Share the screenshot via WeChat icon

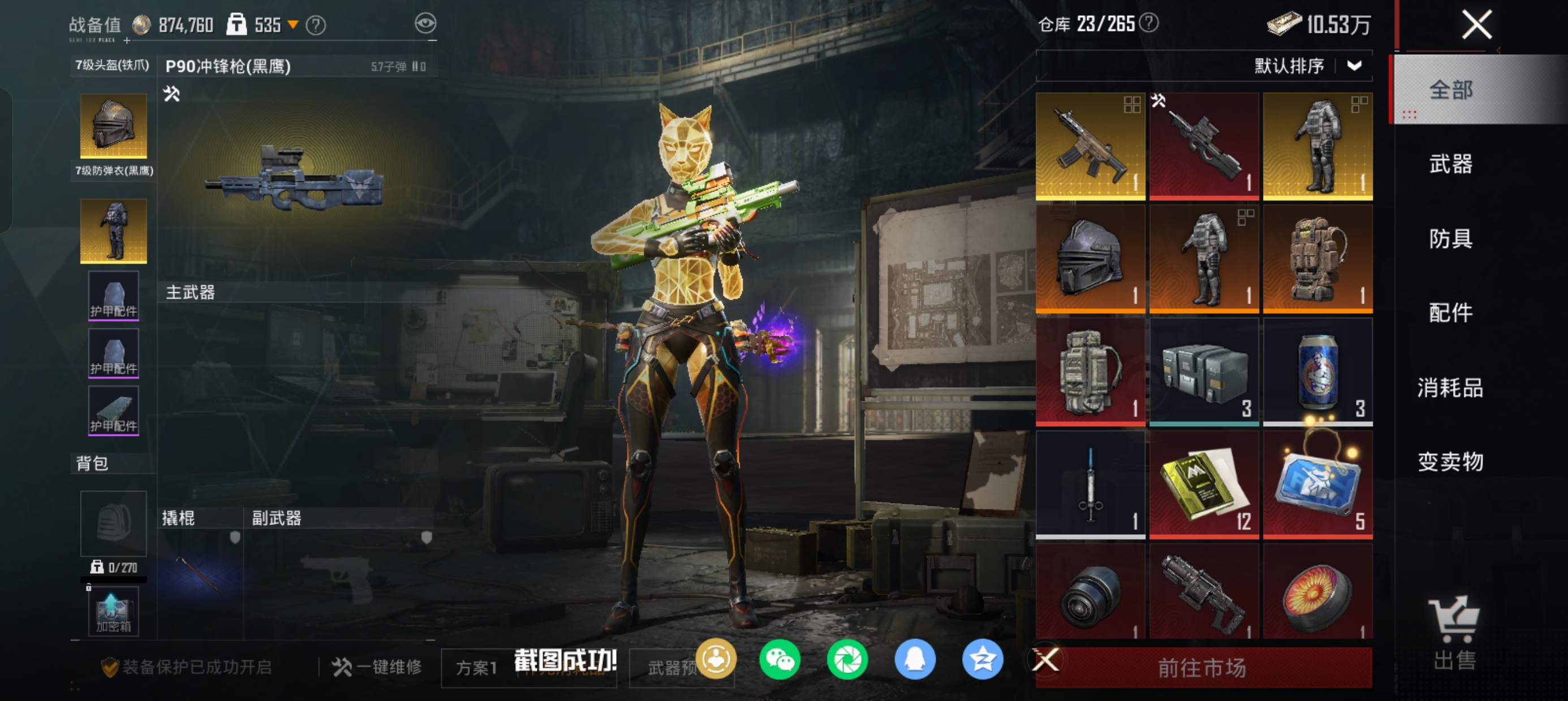779,659
